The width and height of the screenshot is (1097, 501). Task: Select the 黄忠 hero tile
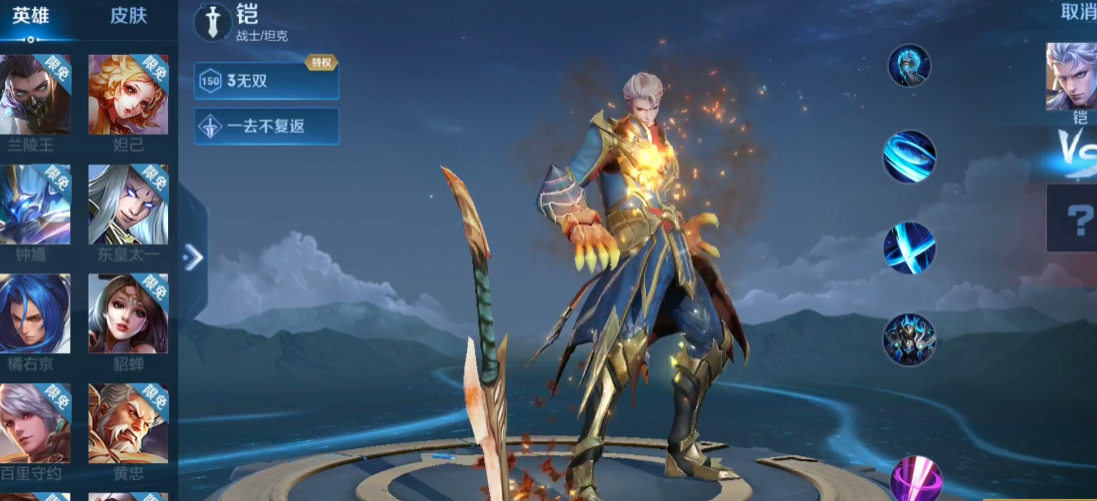pos(128,424)
